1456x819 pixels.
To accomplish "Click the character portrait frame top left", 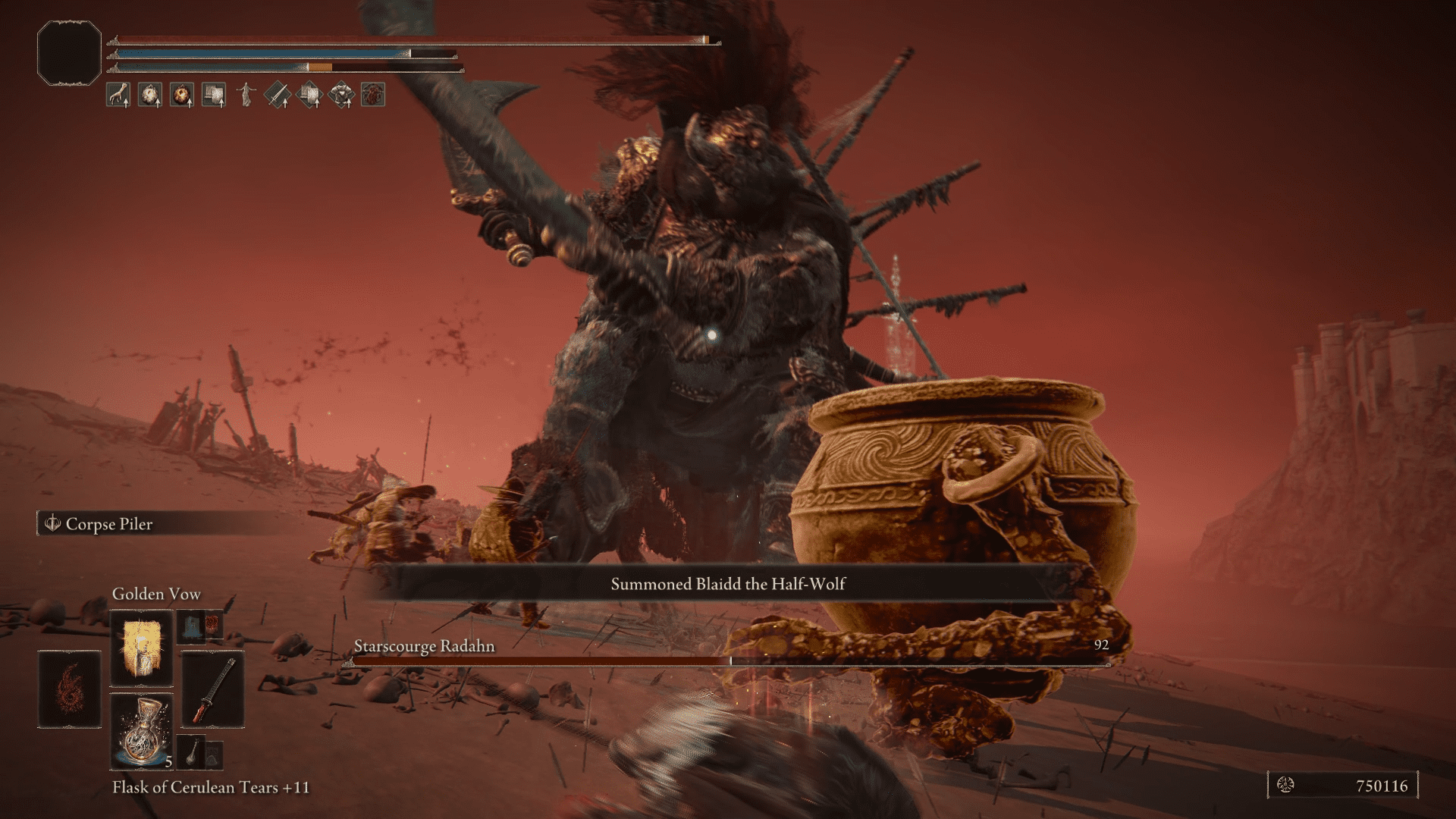I will [x=68, y=52].
